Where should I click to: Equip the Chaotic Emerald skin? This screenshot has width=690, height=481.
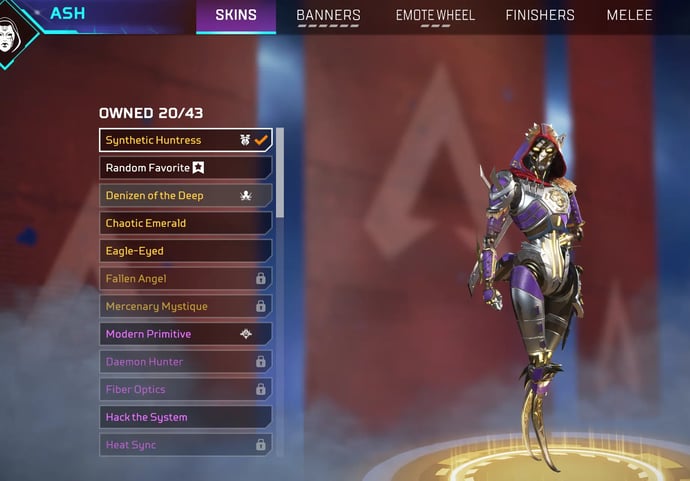pos(185,223)
